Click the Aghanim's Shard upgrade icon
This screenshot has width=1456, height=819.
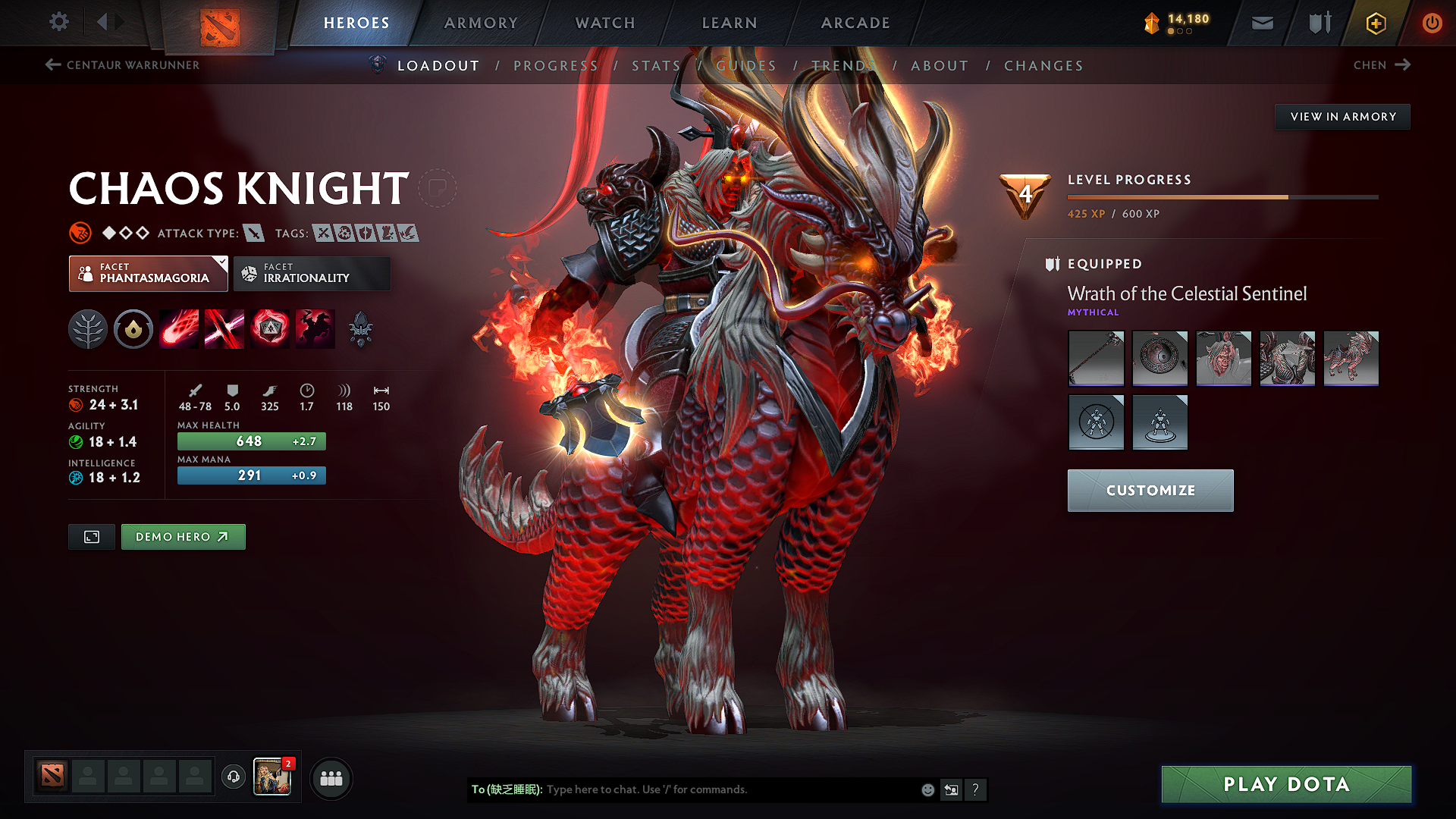(x=361, y=328)
